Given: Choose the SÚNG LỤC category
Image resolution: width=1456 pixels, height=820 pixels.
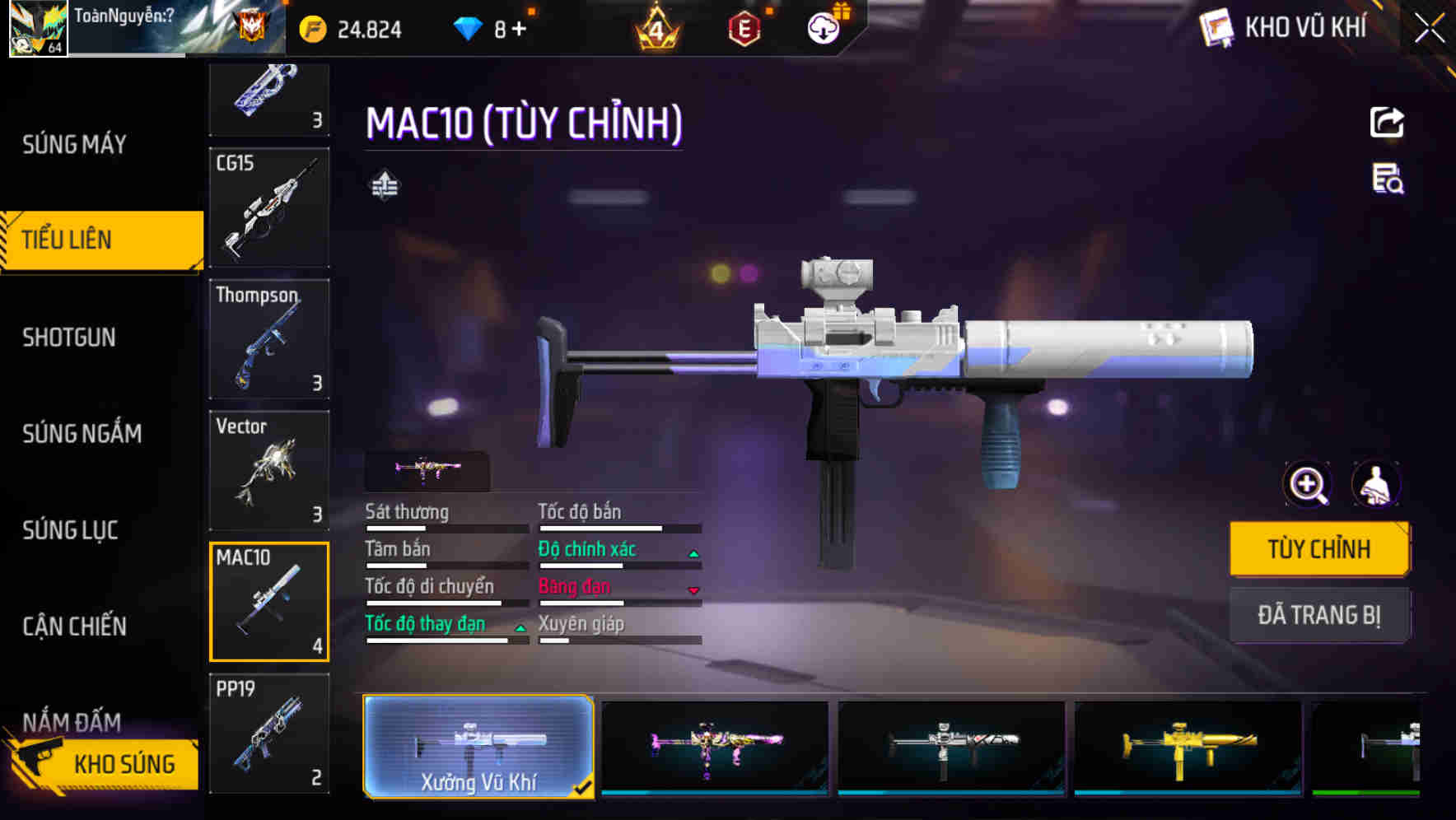Looking at the screenshot, I should click(x=71, y=530).
